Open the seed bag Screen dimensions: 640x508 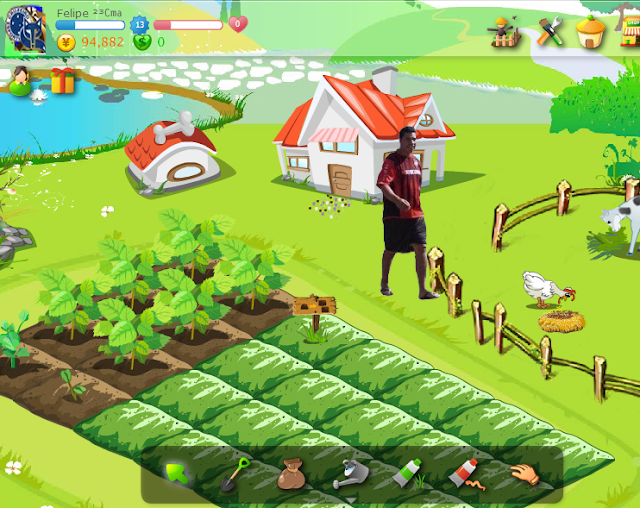(292, 473)
